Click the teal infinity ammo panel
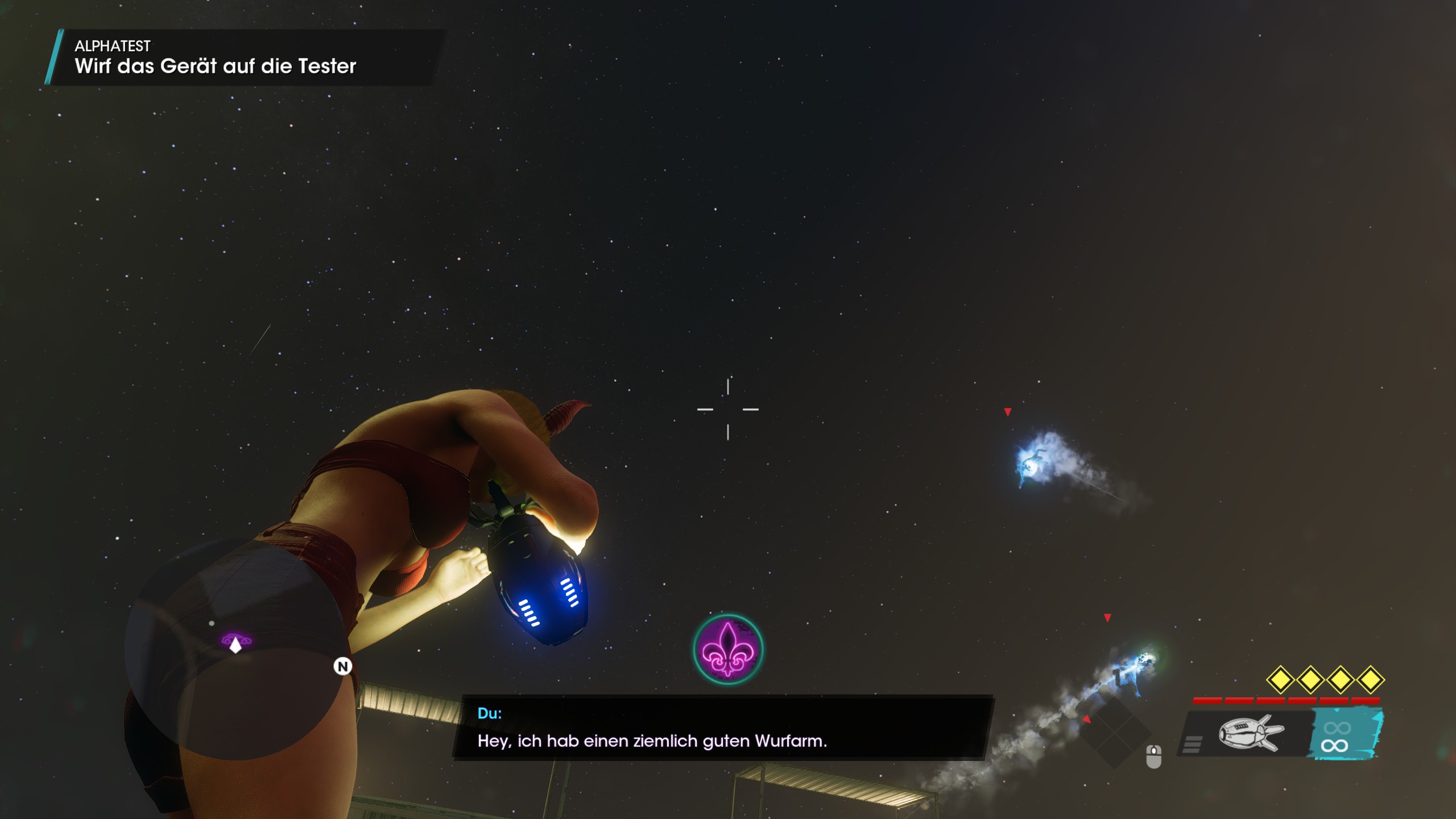 (x=1345, y=736)
